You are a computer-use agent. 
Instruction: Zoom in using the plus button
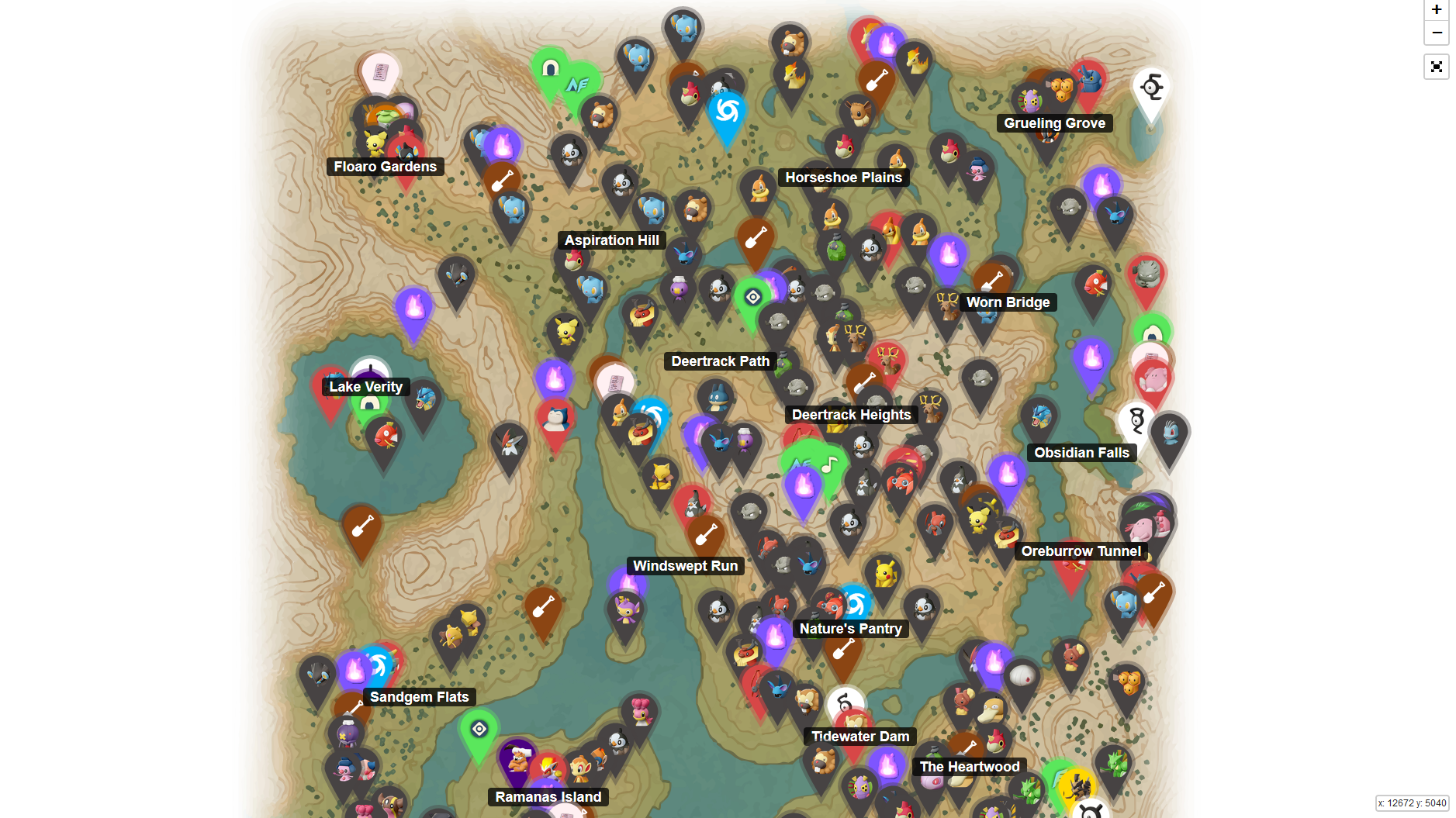[x=1437, y=10]
